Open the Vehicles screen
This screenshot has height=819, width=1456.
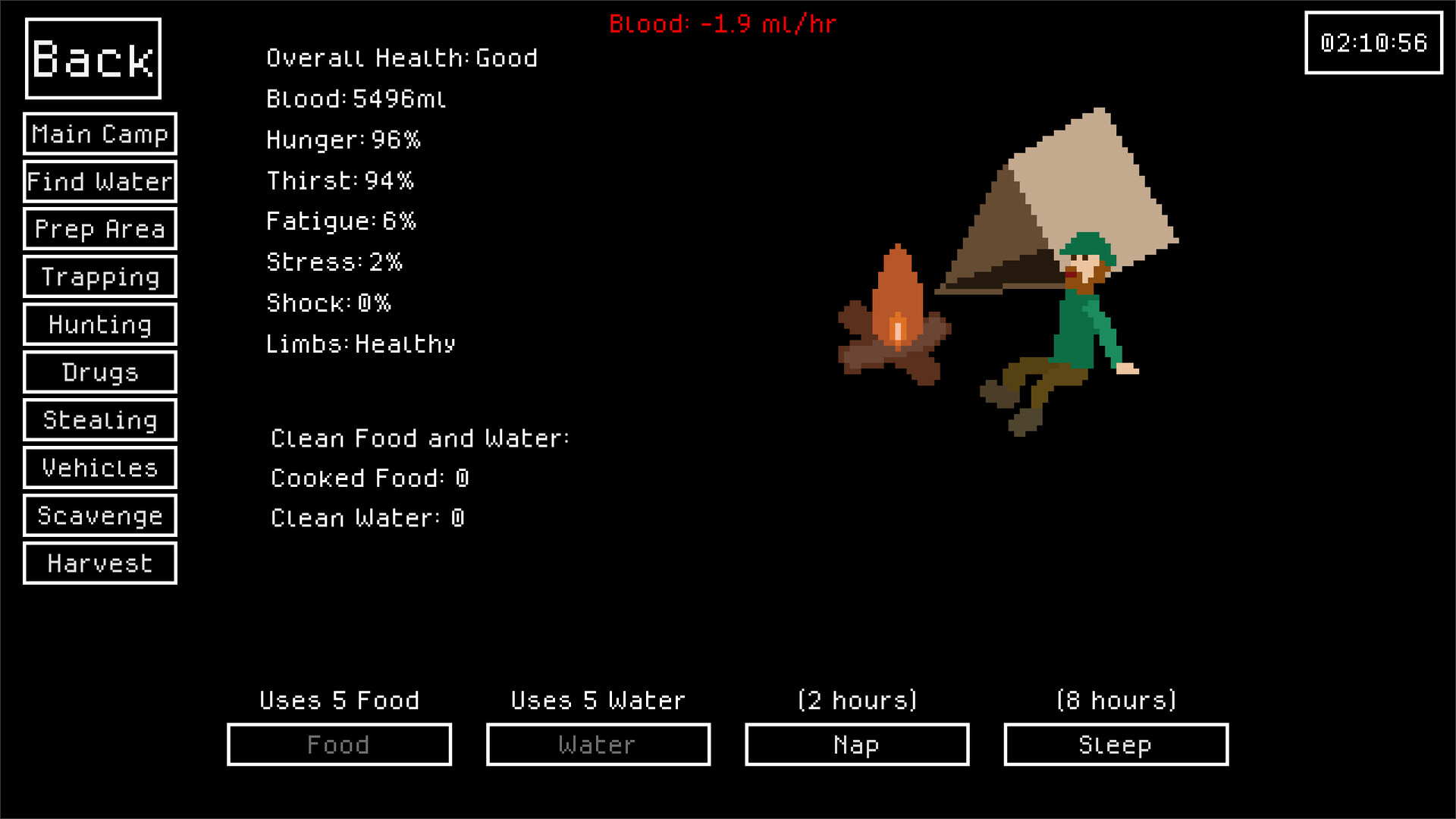99,468
